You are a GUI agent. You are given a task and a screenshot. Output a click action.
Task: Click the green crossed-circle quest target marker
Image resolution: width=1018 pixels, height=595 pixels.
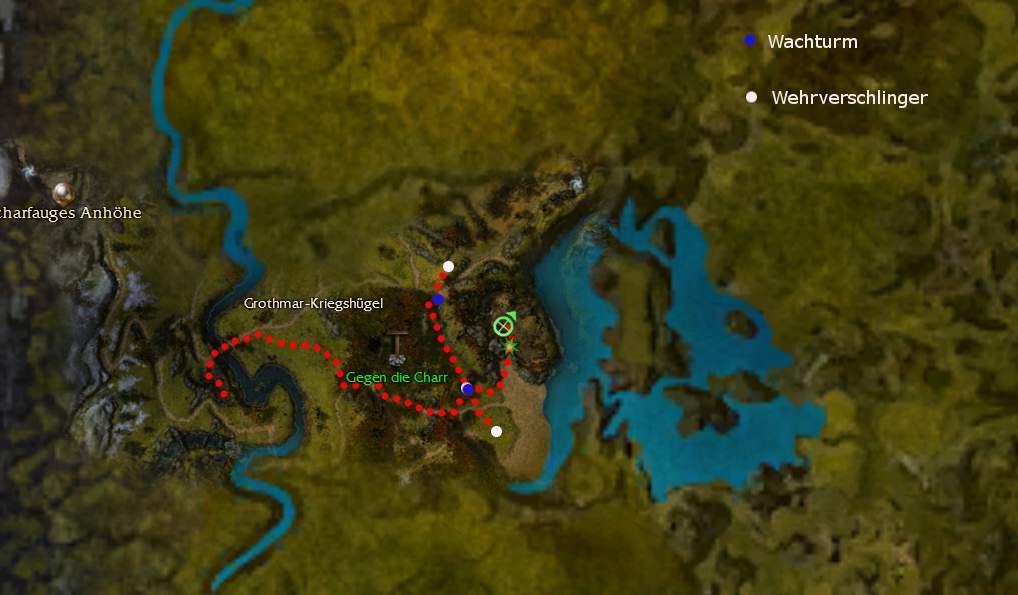click(x=503, y=326)
